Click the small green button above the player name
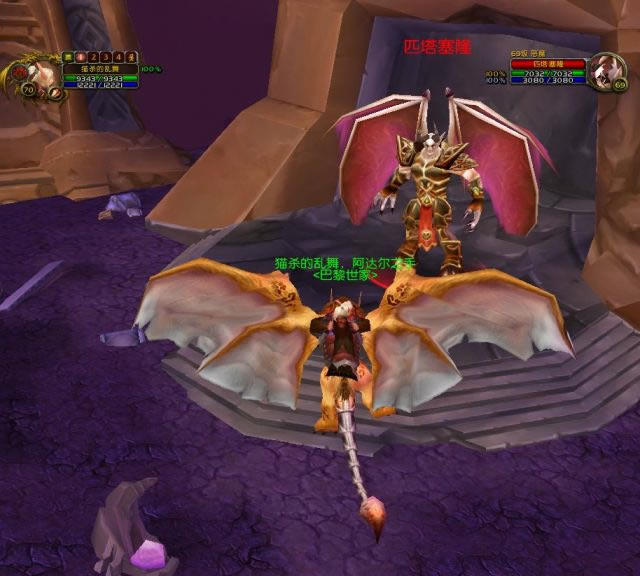 click(69, 57)
